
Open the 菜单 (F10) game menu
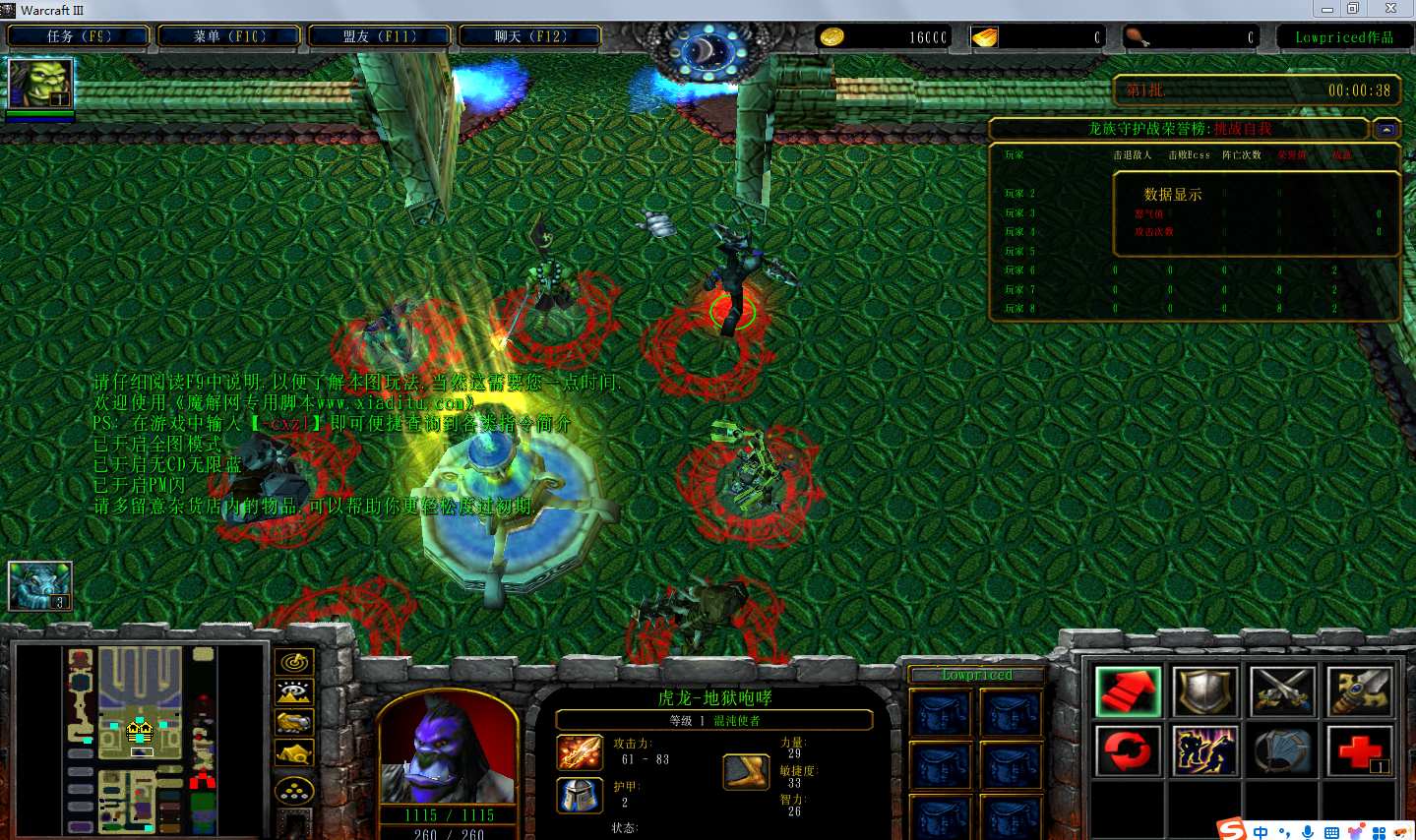pos(229,36)
